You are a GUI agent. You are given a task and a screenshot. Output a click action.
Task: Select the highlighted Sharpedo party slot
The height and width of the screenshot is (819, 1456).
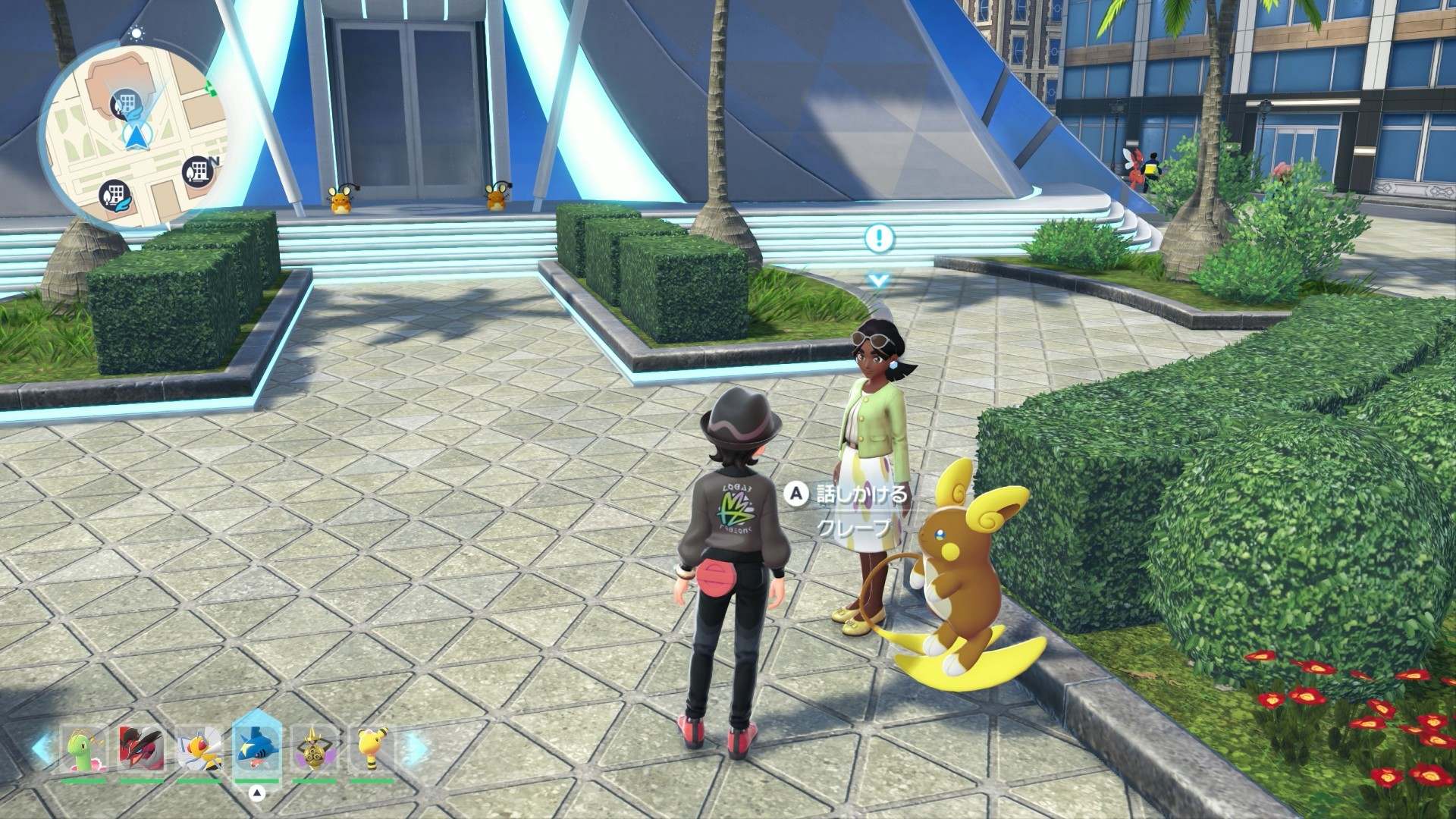257,749
